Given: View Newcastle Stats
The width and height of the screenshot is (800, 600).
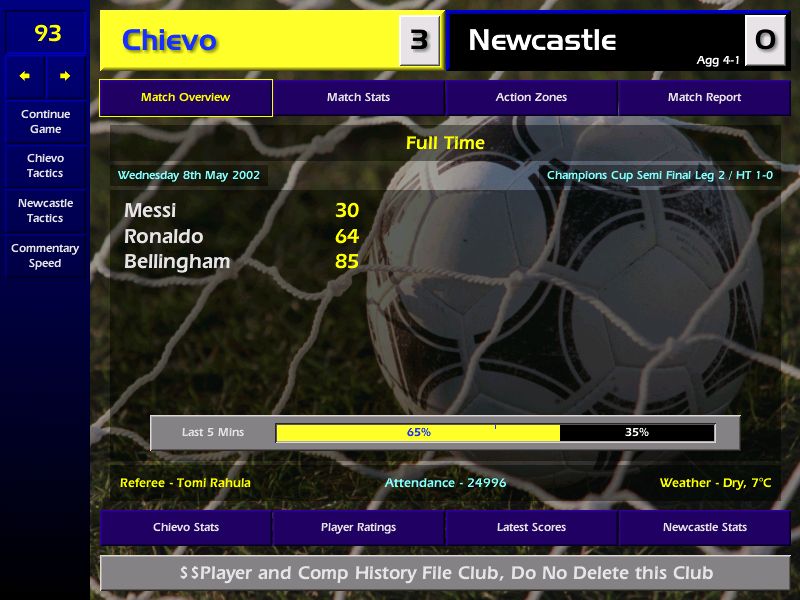Looking at the screenshot, I should click(704, 527).
